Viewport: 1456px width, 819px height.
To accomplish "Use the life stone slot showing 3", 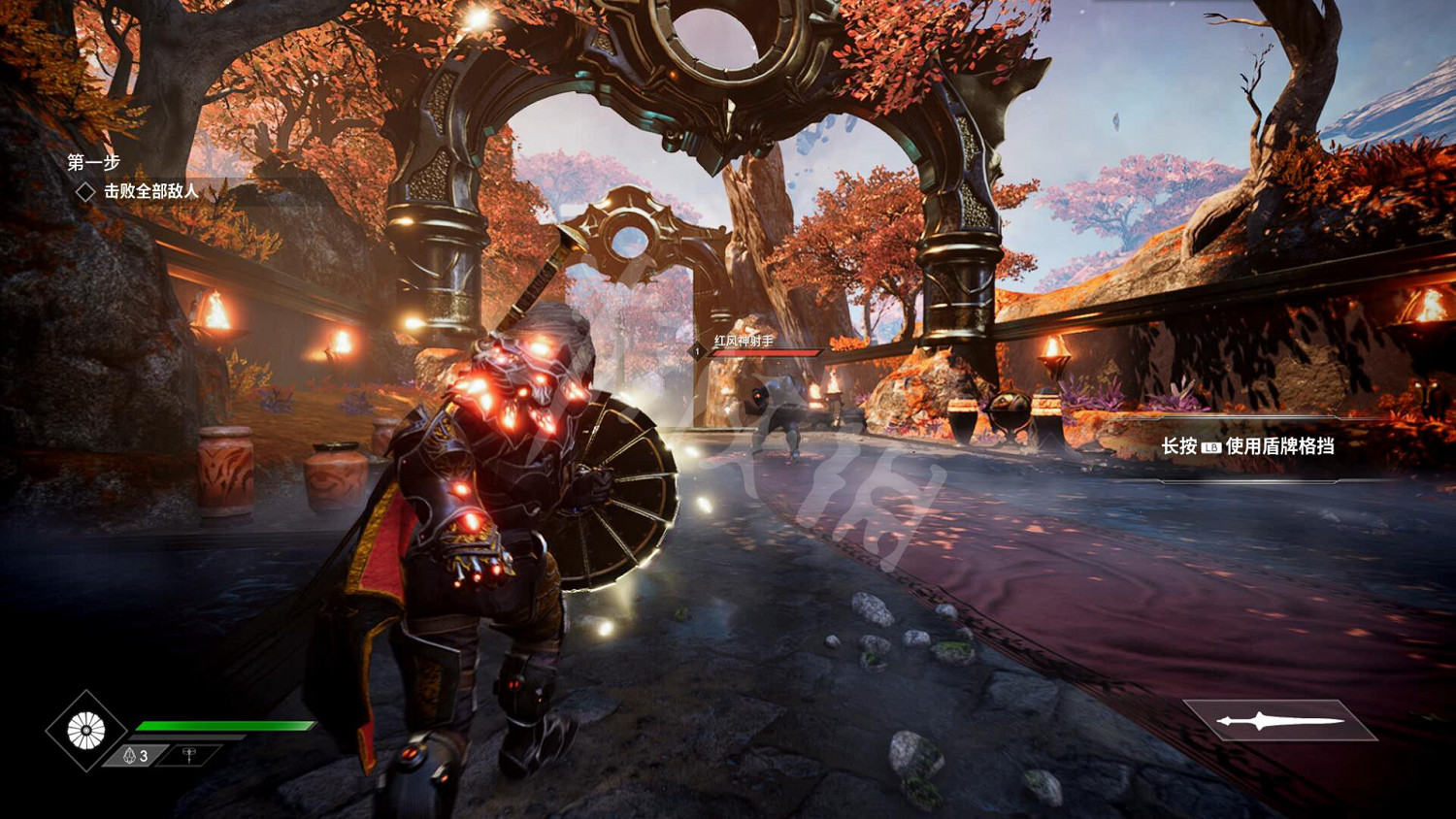I will tap(136, 755).
